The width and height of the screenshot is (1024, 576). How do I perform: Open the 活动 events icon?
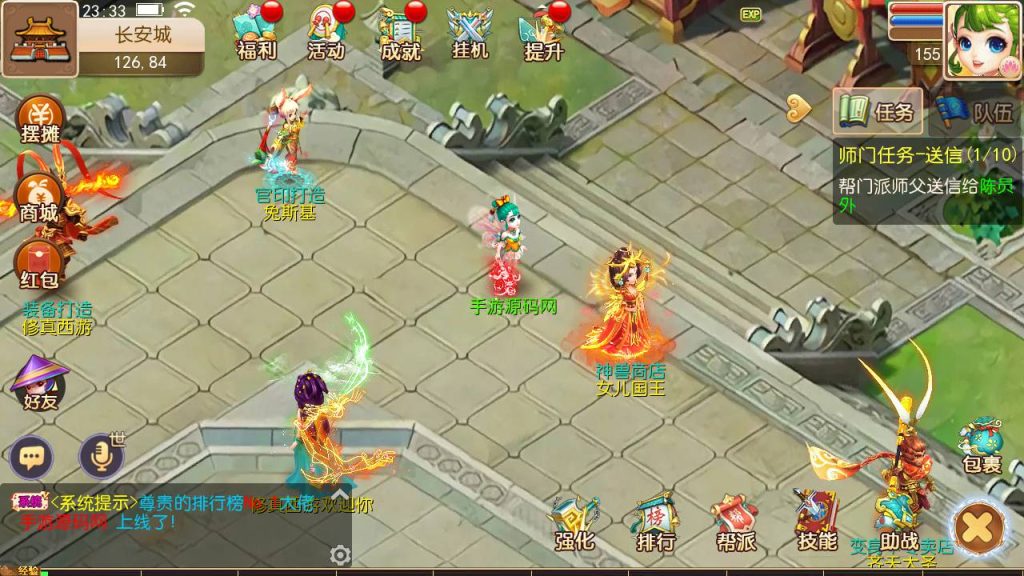pos(326,33)
